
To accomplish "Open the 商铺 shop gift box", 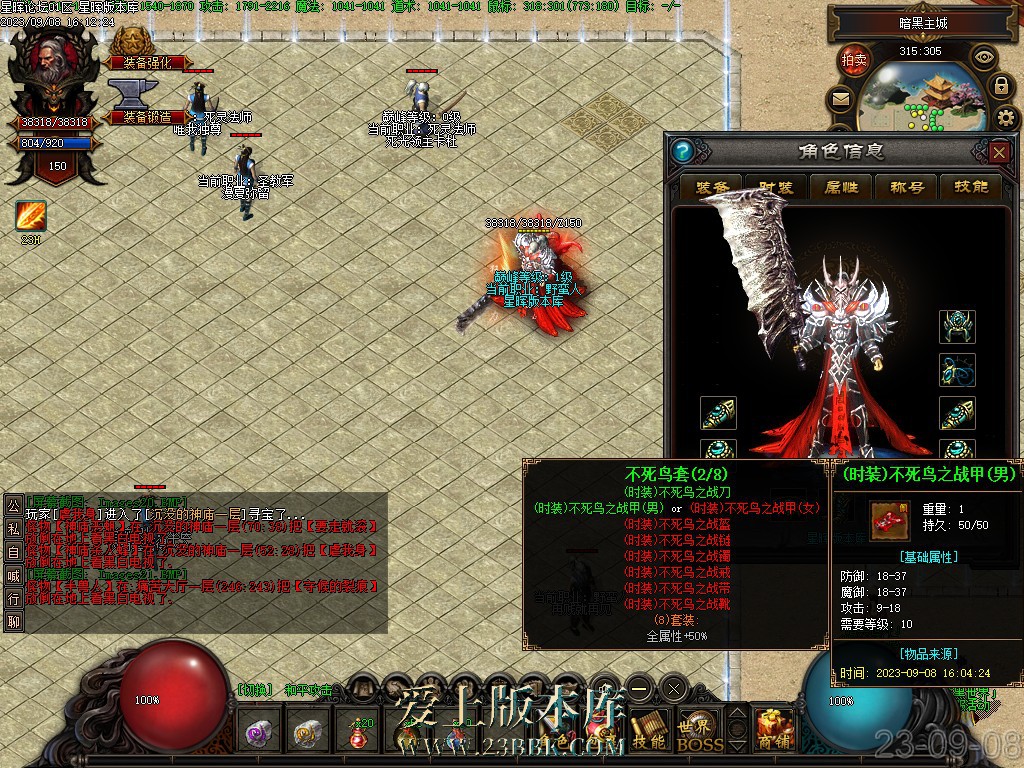I will tap(773, 729).
